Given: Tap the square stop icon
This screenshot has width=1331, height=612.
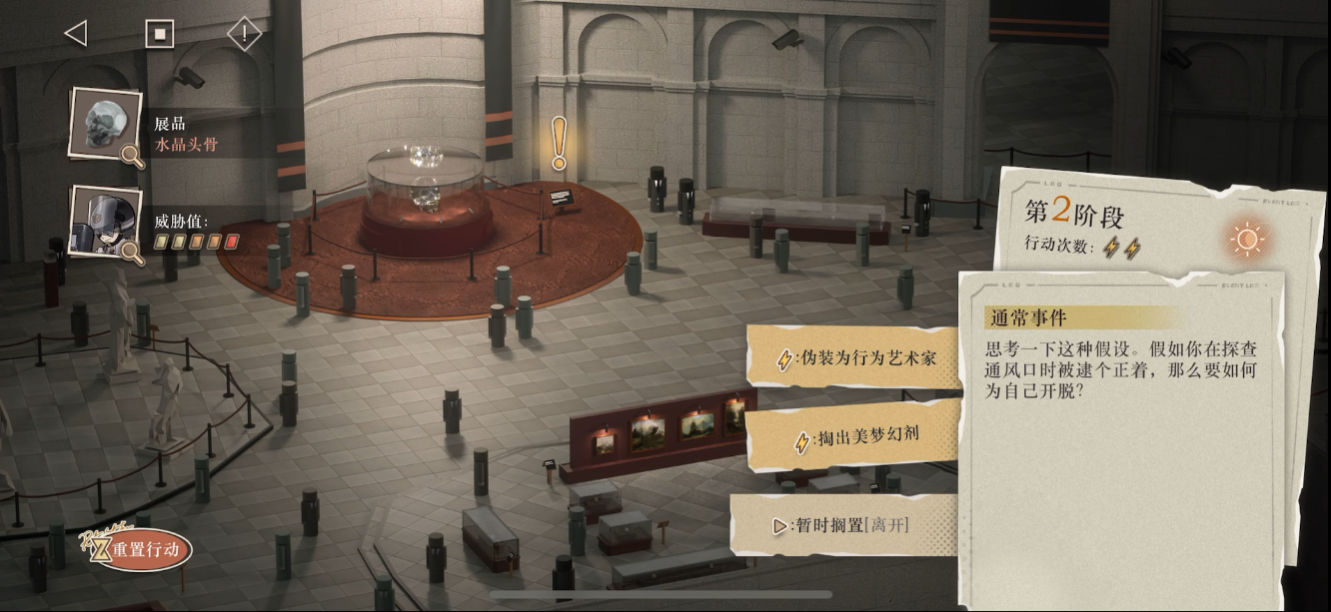Looking at the screenshot, I should tap(159, 34).
